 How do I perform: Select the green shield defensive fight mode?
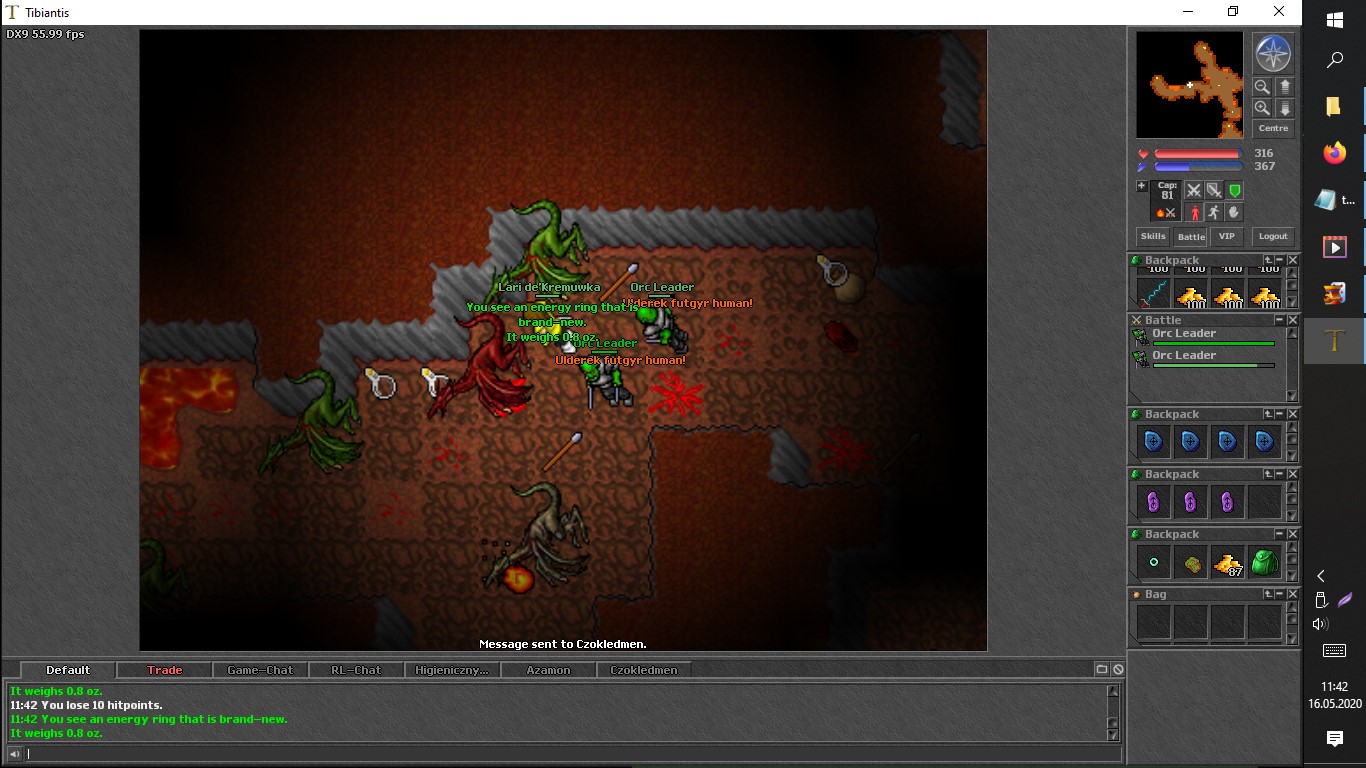click(1235, 190)
